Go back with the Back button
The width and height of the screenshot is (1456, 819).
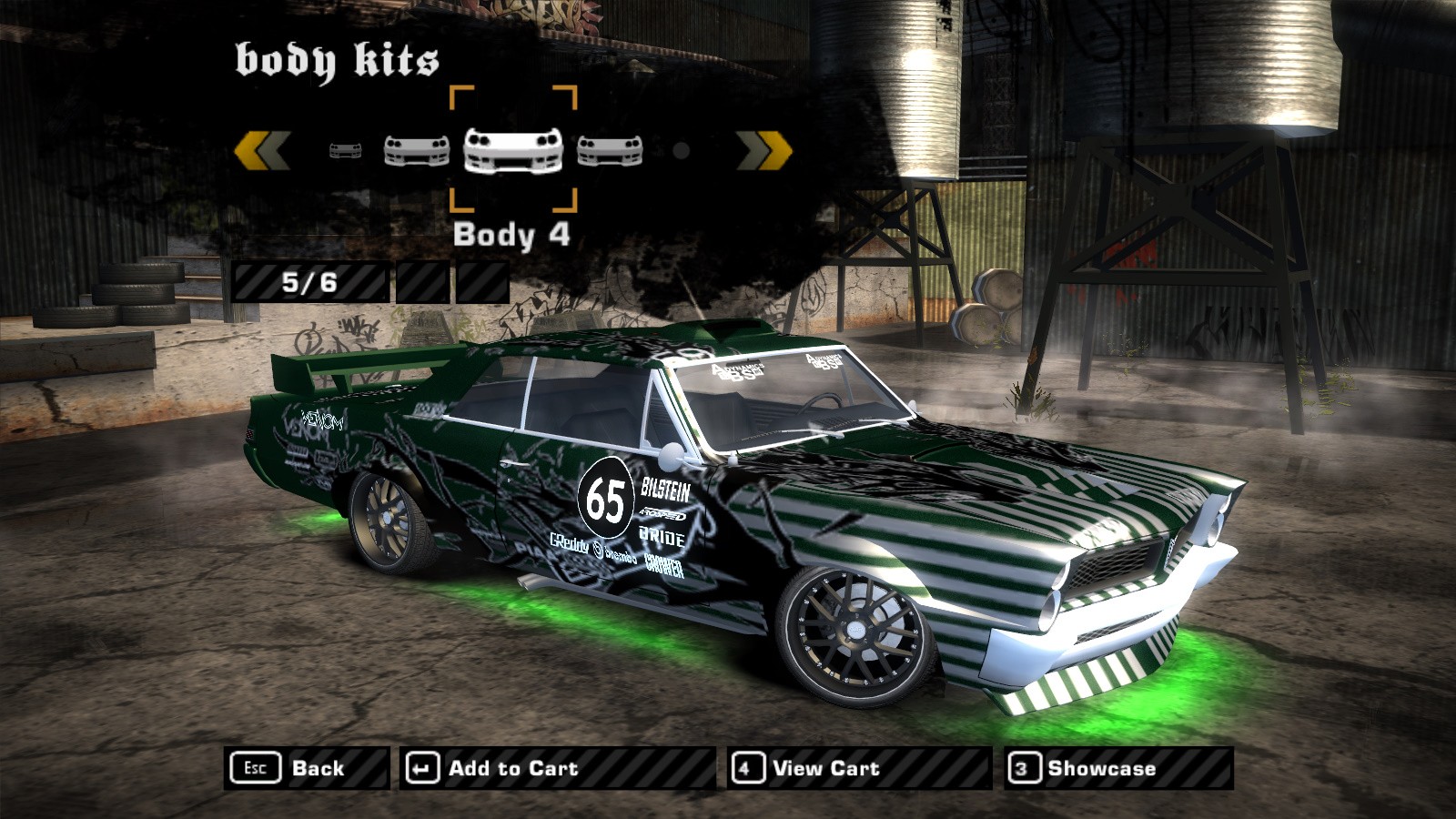coord(306,768)
